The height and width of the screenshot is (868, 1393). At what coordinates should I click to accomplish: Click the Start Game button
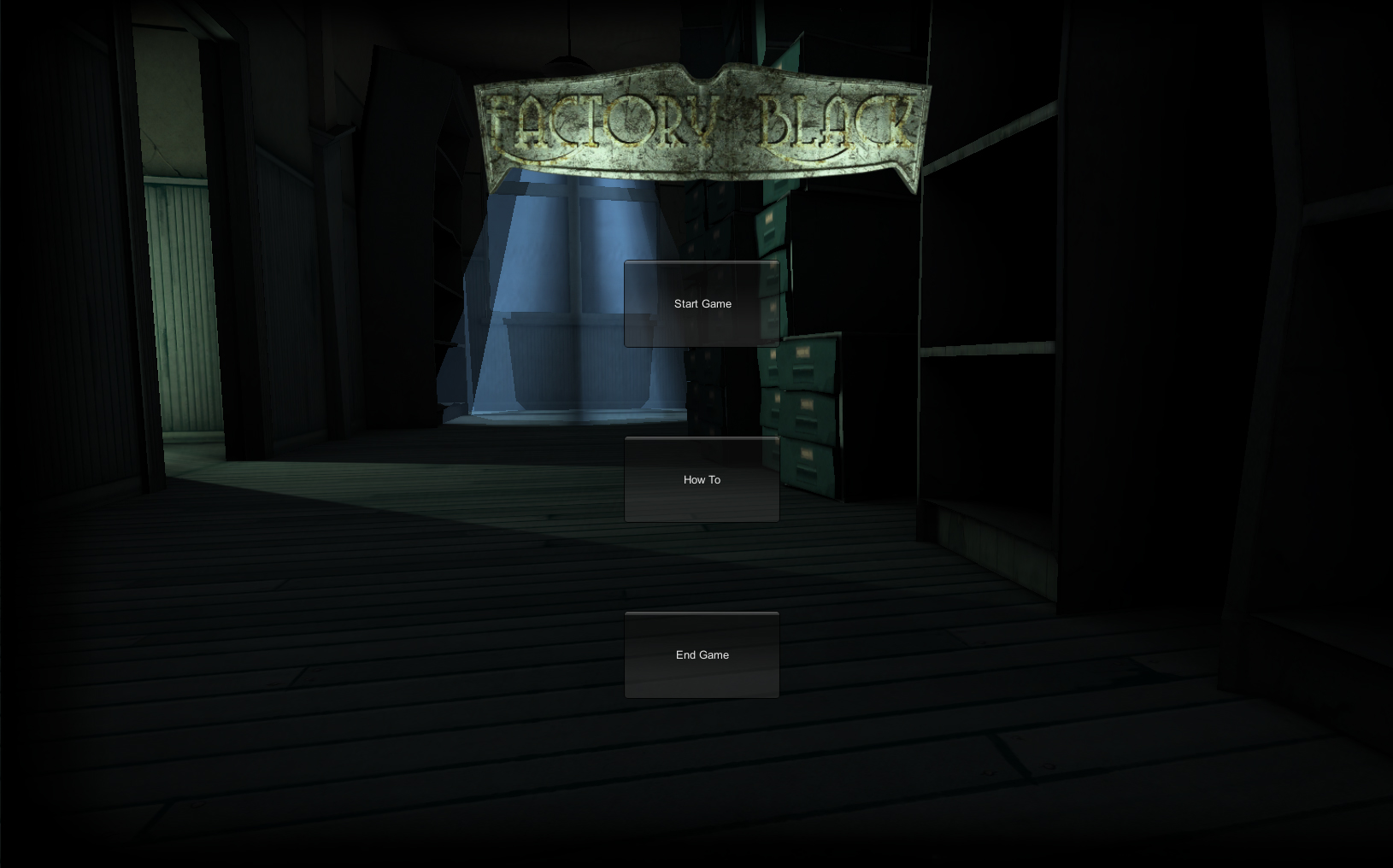point(702,304)
